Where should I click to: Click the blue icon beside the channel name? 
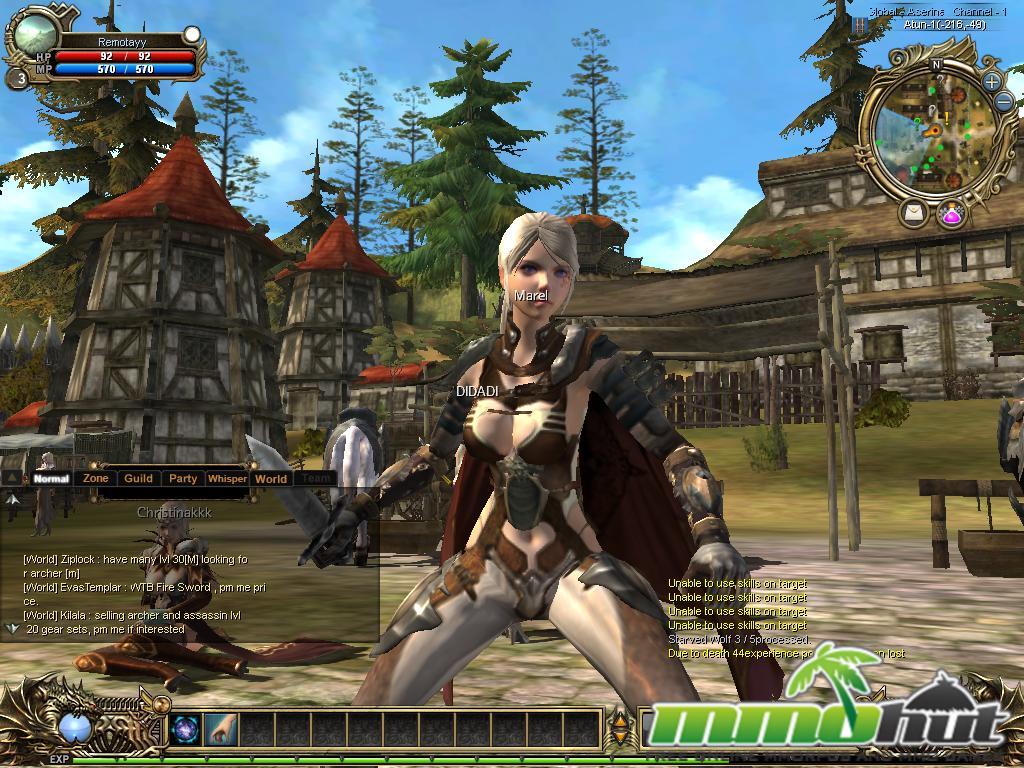click(x=858, y=24)
